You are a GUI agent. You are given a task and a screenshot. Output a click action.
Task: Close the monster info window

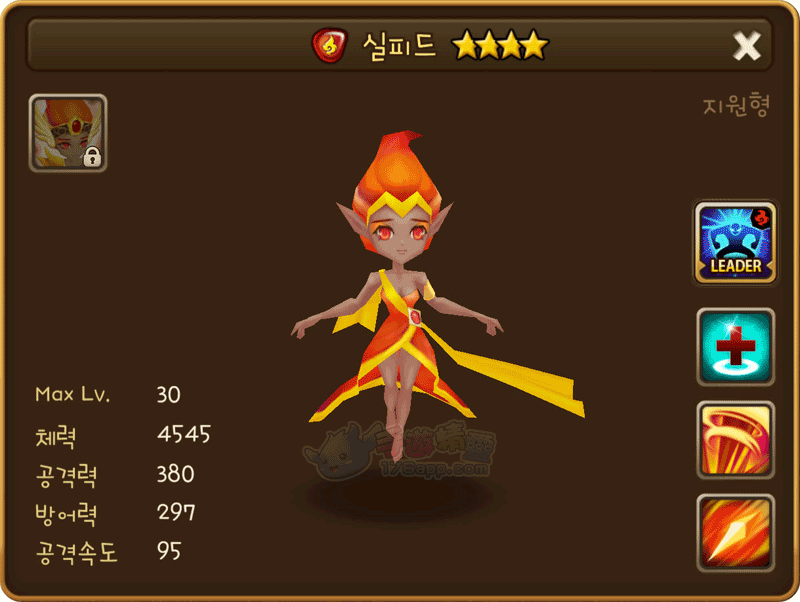click(746, 45)
